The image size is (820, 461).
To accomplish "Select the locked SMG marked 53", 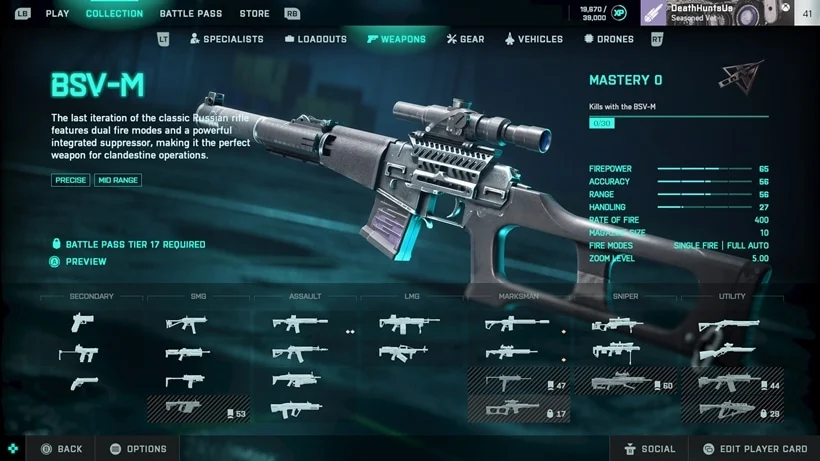I will tap(198, 409).
